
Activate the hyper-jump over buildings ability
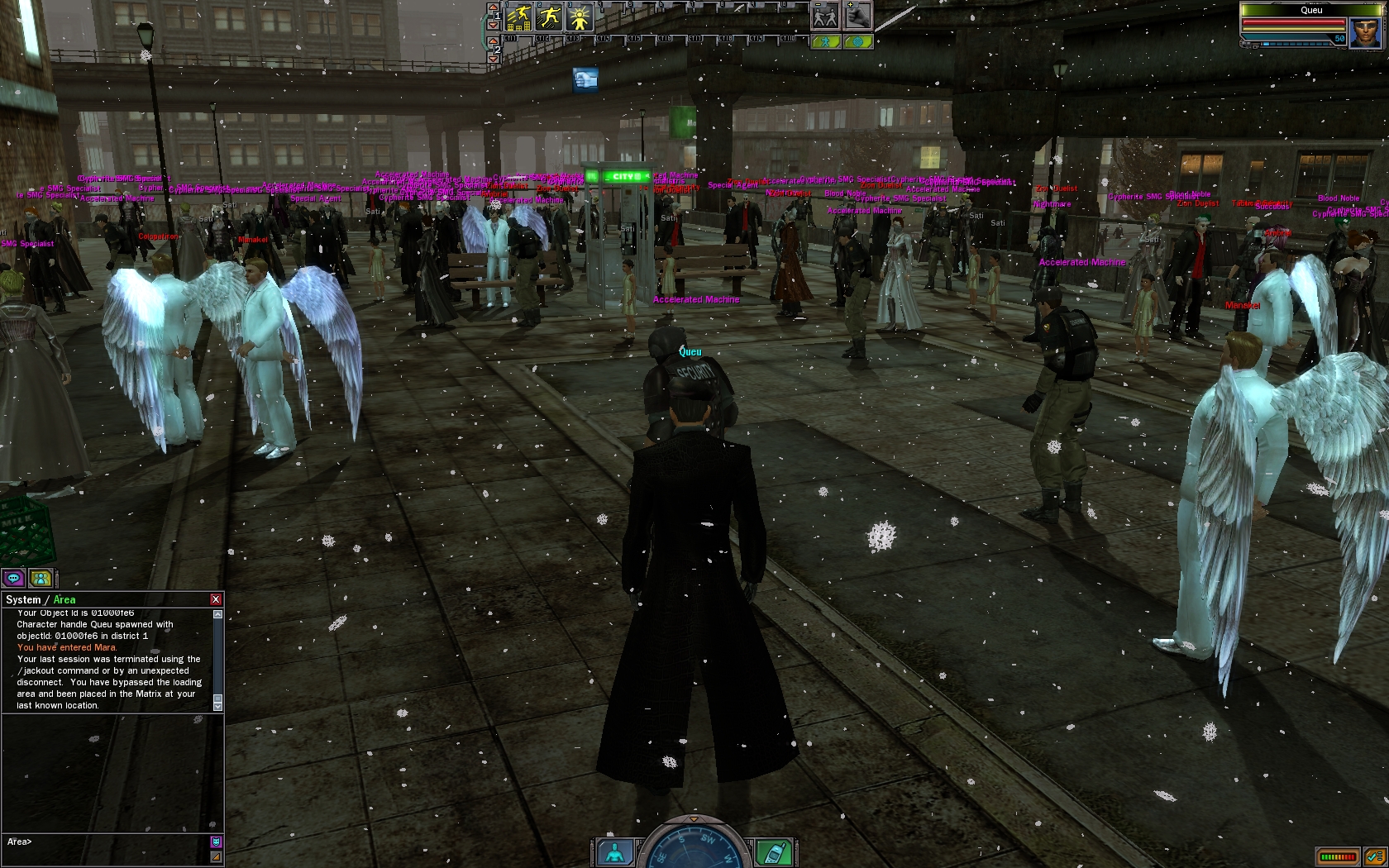[518, 17]
